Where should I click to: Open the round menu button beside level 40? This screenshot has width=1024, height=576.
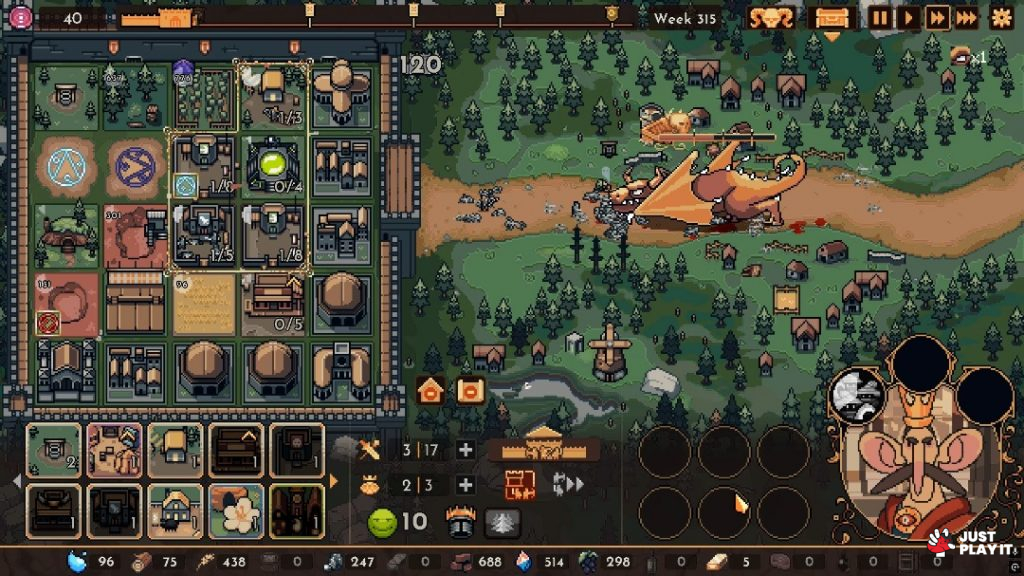pos(19,17)
